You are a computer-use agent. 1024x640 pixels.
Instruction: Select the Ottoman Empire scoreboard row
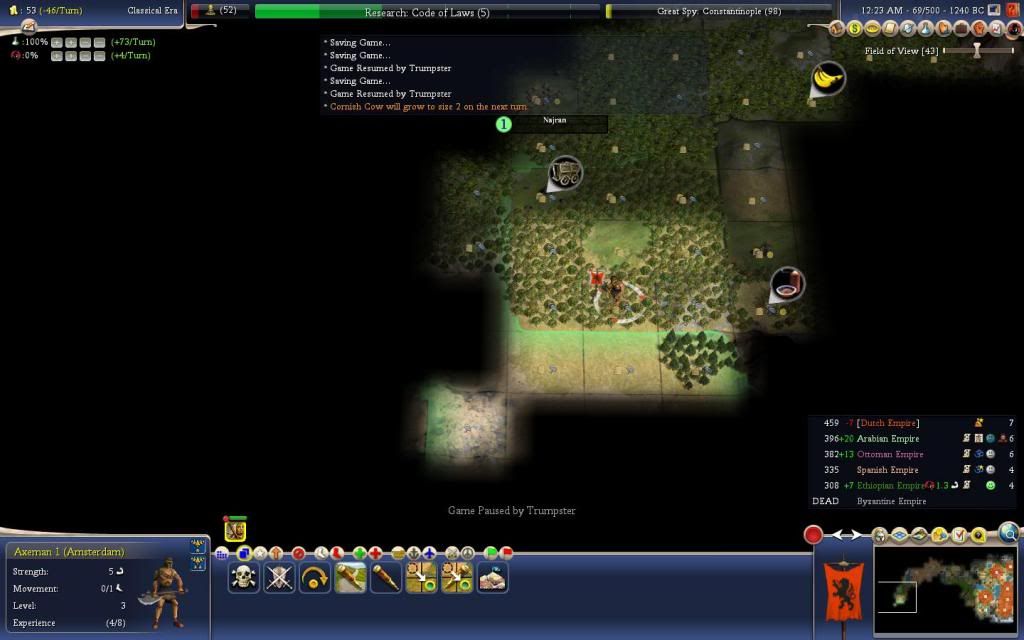pos(888,454)
